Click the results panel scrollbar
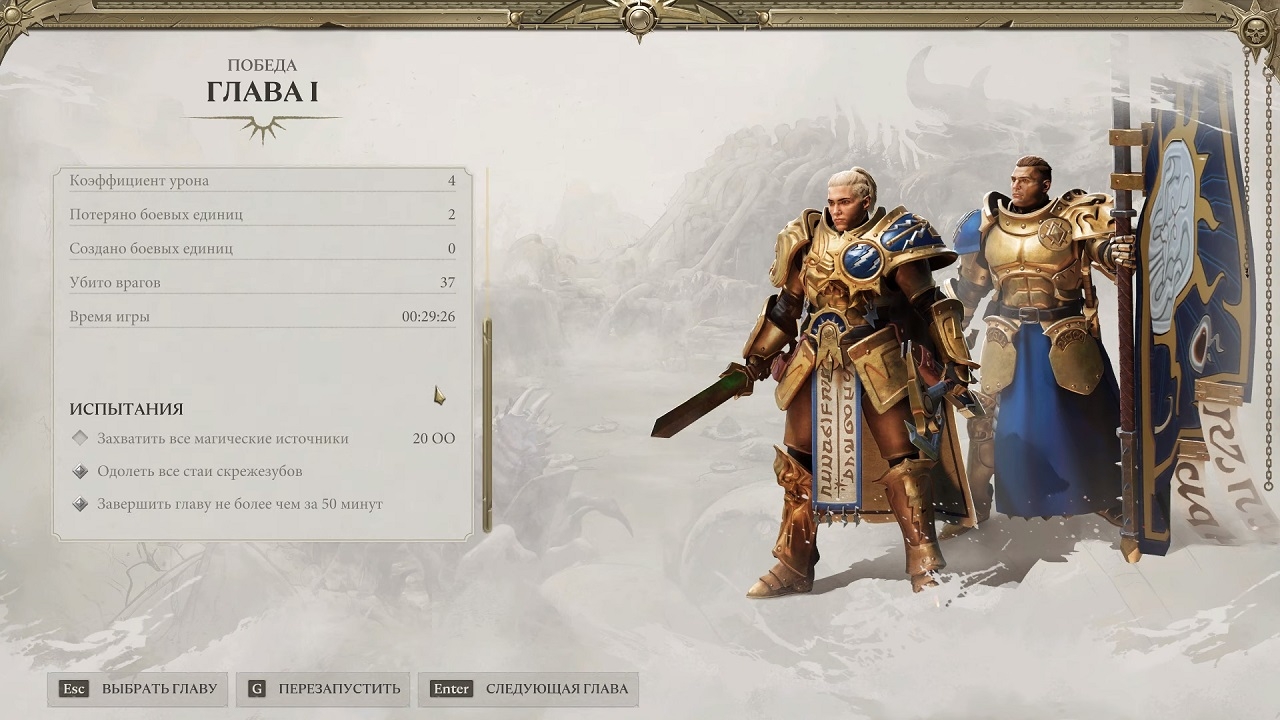1280x720 pixels. pyautogui.click(x=487, y=424)
